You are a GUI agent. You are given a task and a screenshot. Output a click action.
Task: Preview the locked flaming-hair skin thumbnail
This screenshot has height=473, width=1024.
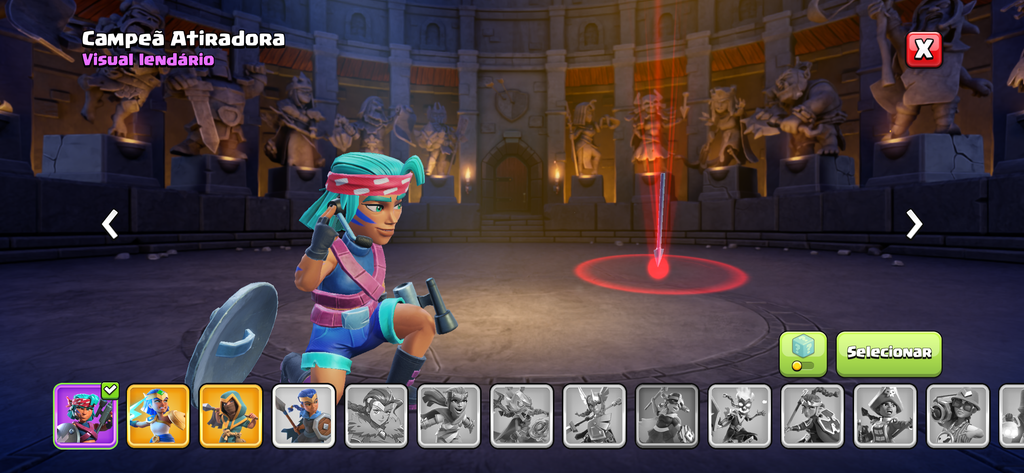click(740, 415)
